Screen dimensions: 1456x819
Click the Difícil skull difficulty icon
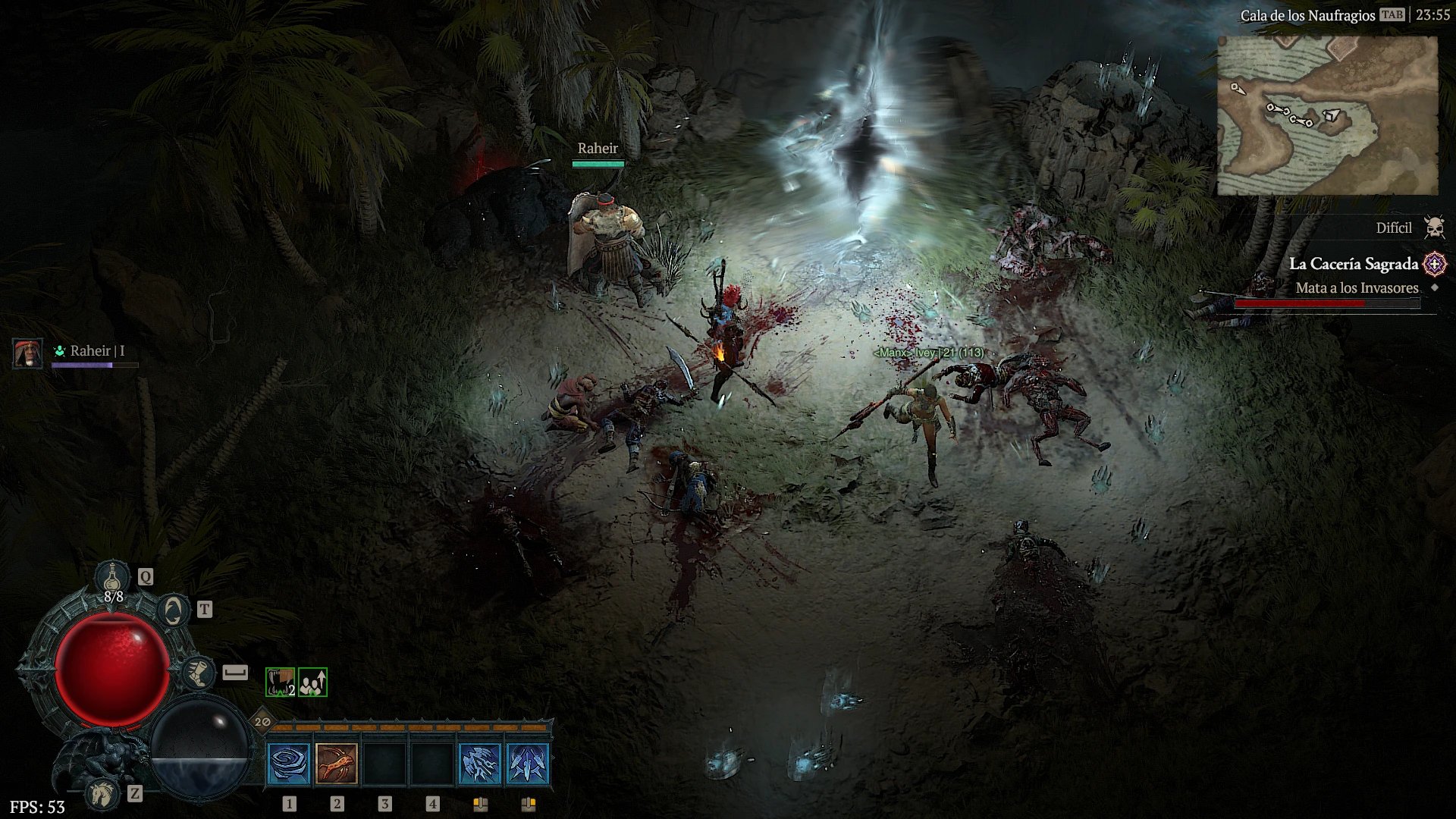pyautogui.click(x=1434, y=227)
